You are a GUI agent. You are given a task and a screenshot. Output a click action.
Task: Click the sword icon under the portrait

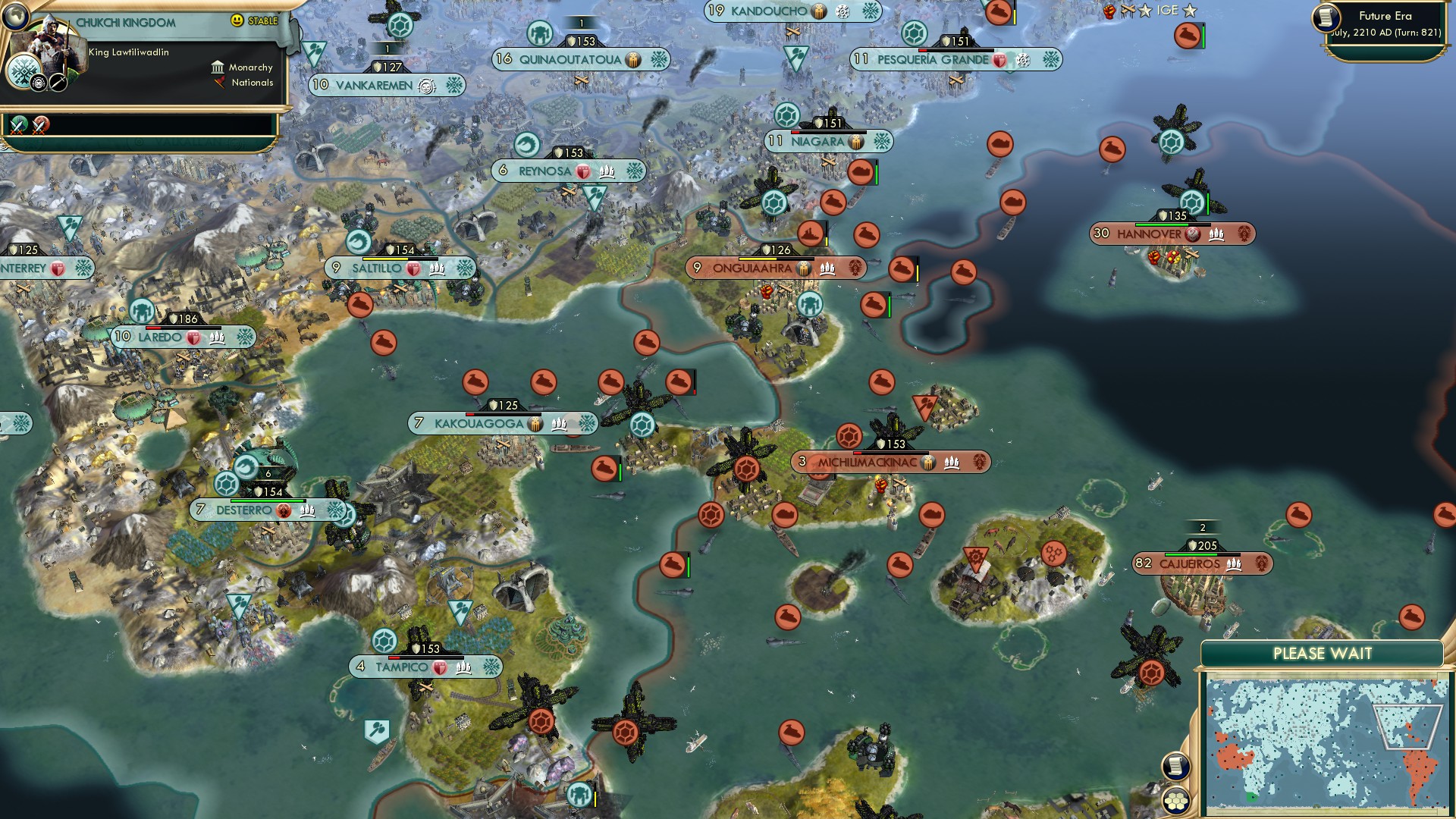[x=58, y=82]
